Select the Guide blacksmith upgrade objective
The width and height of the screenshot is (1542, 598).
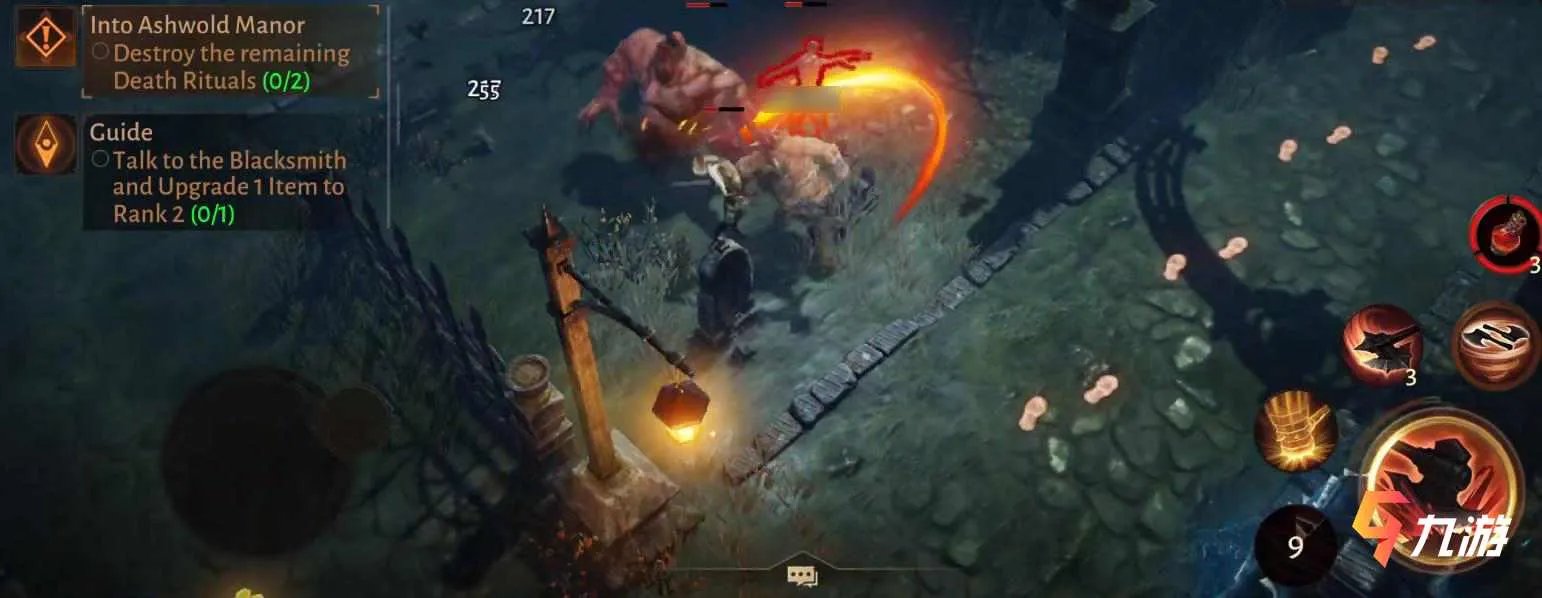click(228, 187)
